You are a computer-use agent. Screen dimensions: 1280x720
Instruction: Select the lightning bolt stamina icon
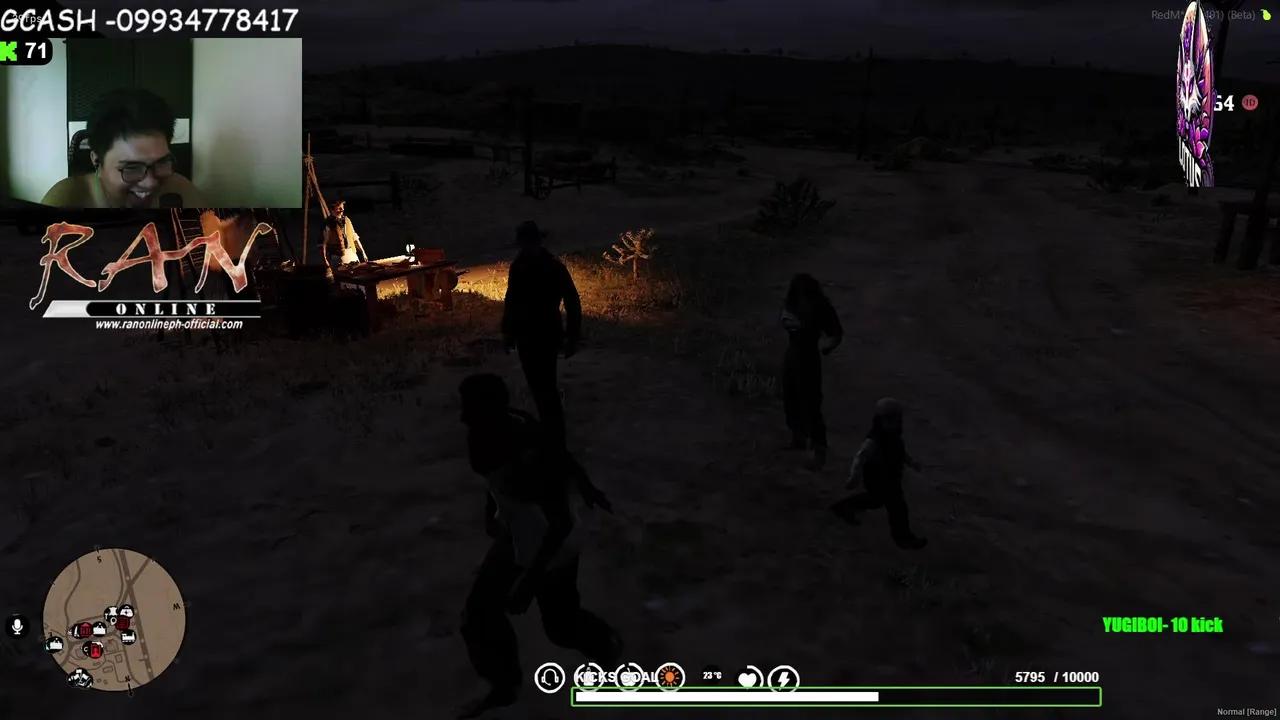coord(784,679)
